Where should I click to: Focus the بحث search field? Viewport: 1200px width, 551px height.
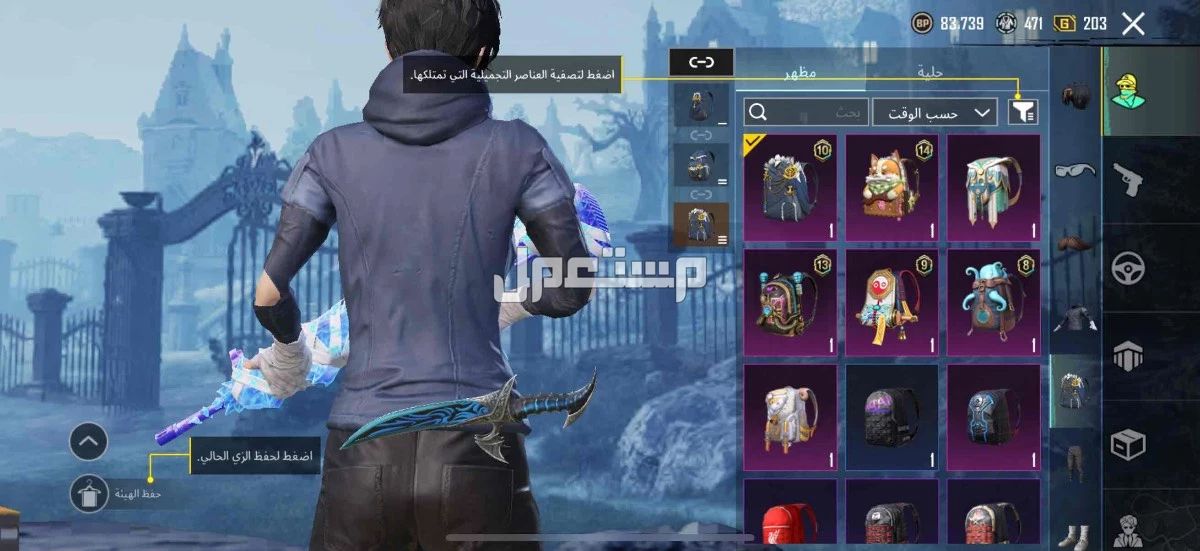(x=806, y=112)
